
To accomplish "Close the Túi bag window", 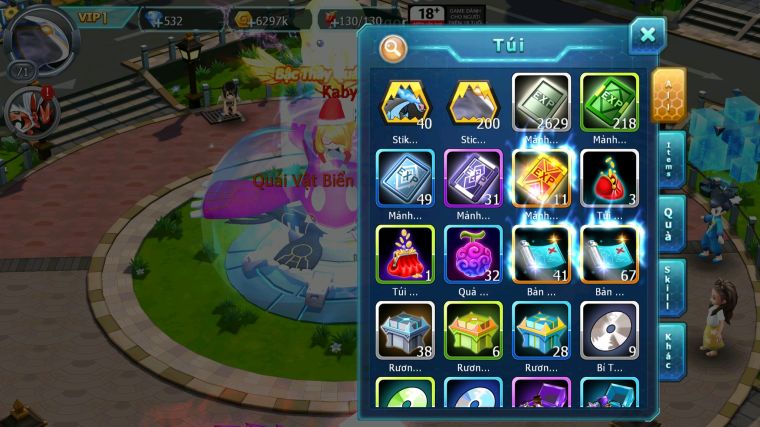I will coord(647,36).
